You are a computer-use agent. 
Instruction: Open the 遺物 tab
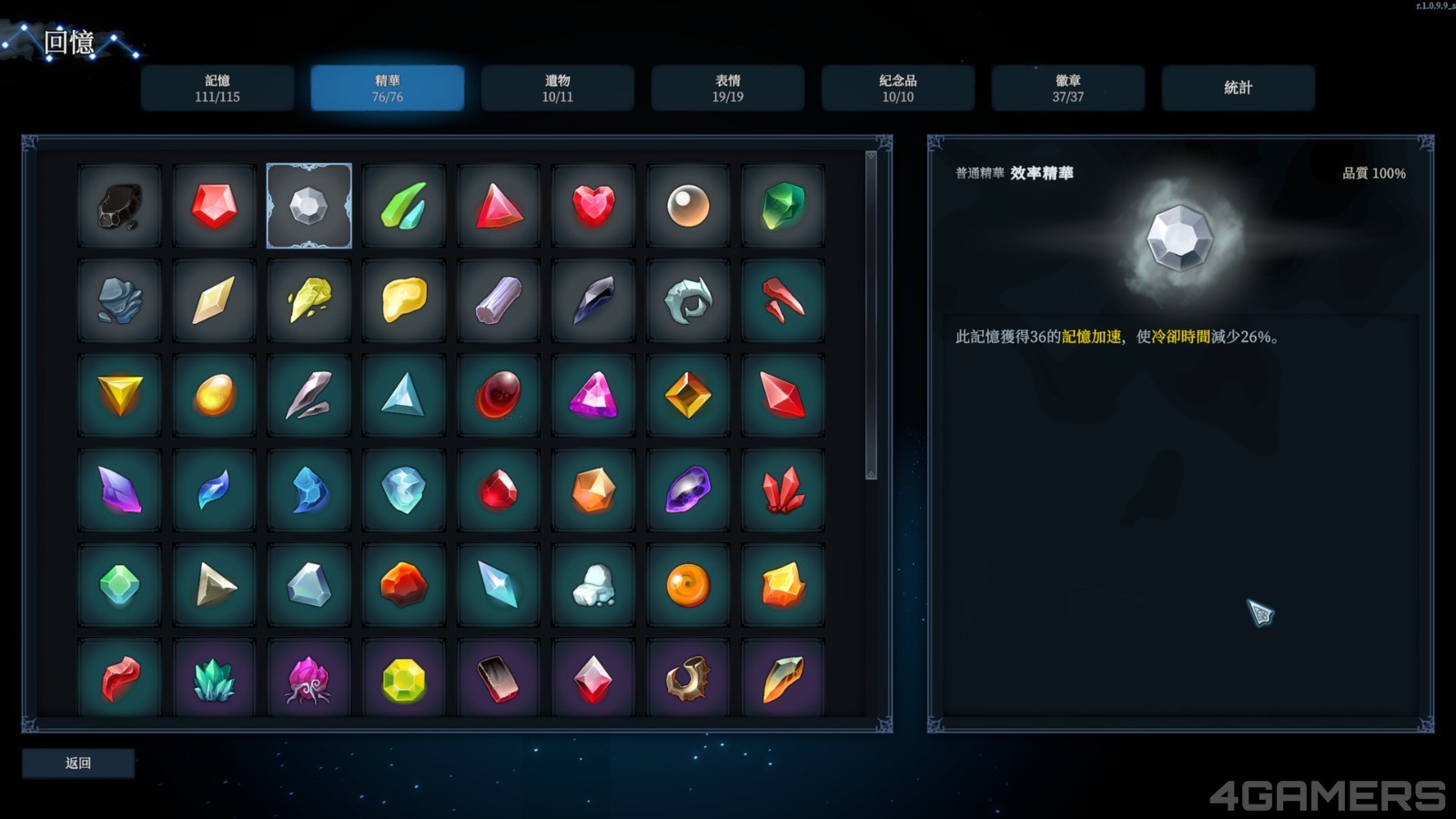click(x=558, y=88)
